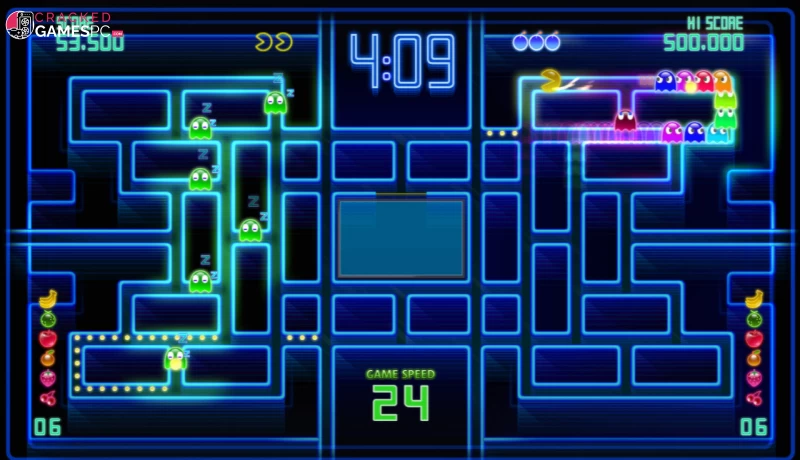The height and width of the screenshot is (460, 800).
Task: Open the Cracked GamesPC watermark logo
Action: [x=62, y=25]
